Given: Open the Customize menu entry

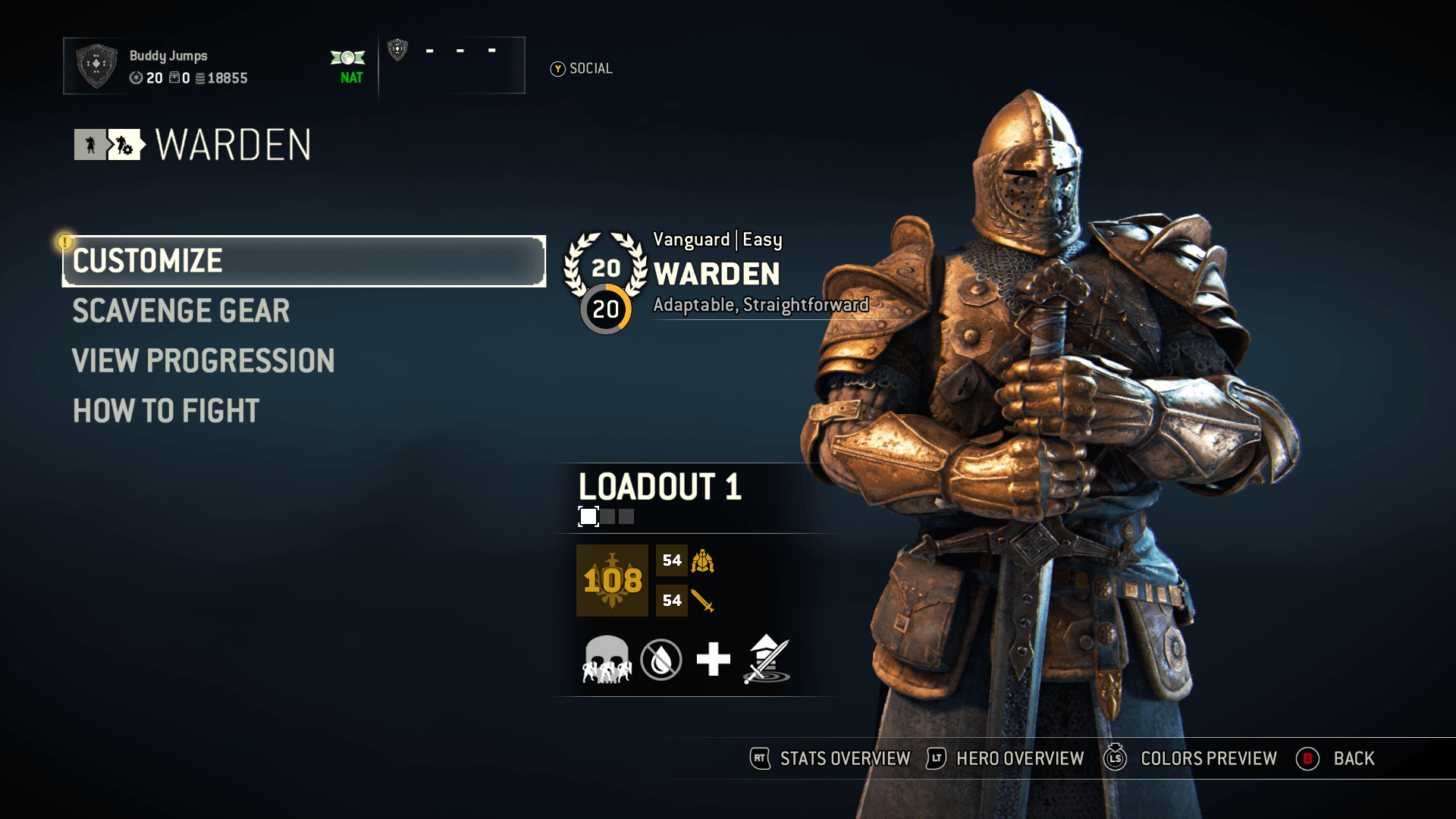Looking at the screenshot, I should click(303, 261).
